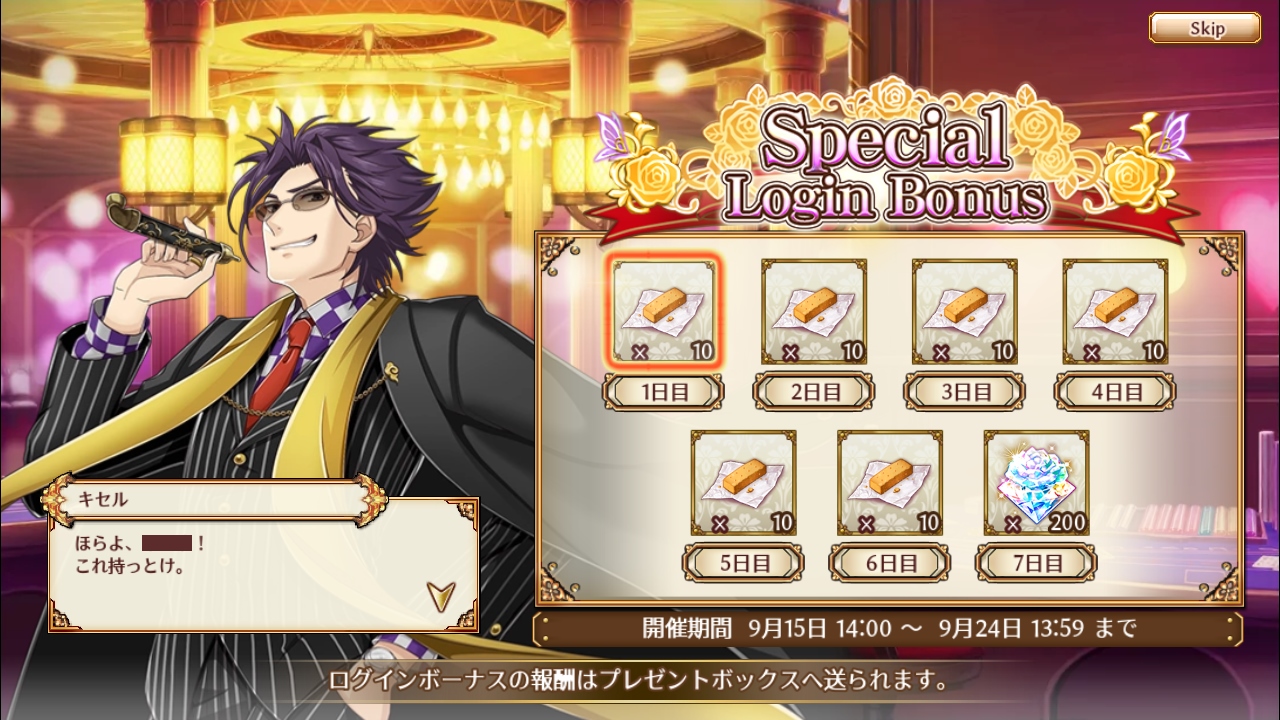1280x720 pixels.
Task: Choose the 6日目 reward item tile
Action: click(x=889, y=483)
